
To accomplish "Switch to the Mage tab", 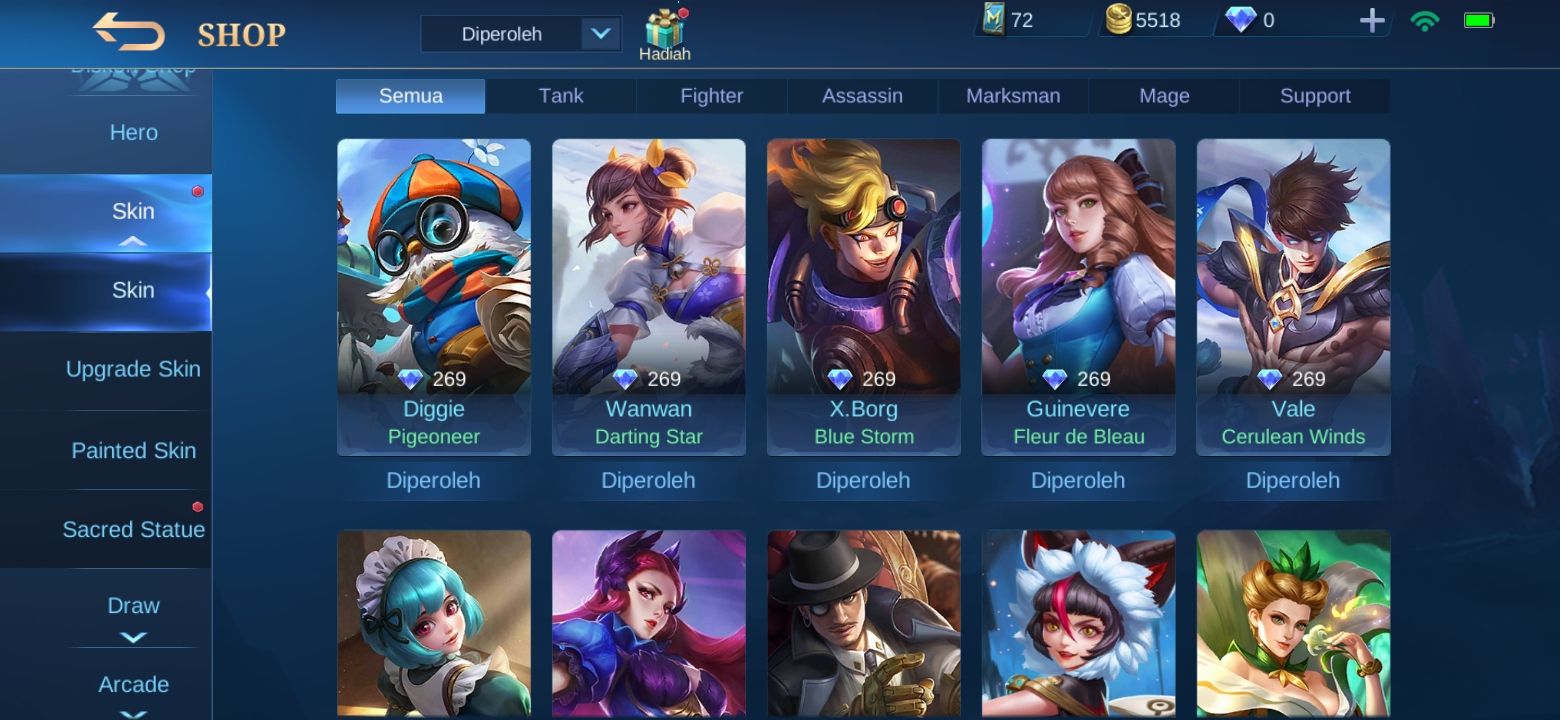I will pos(1164,96).
